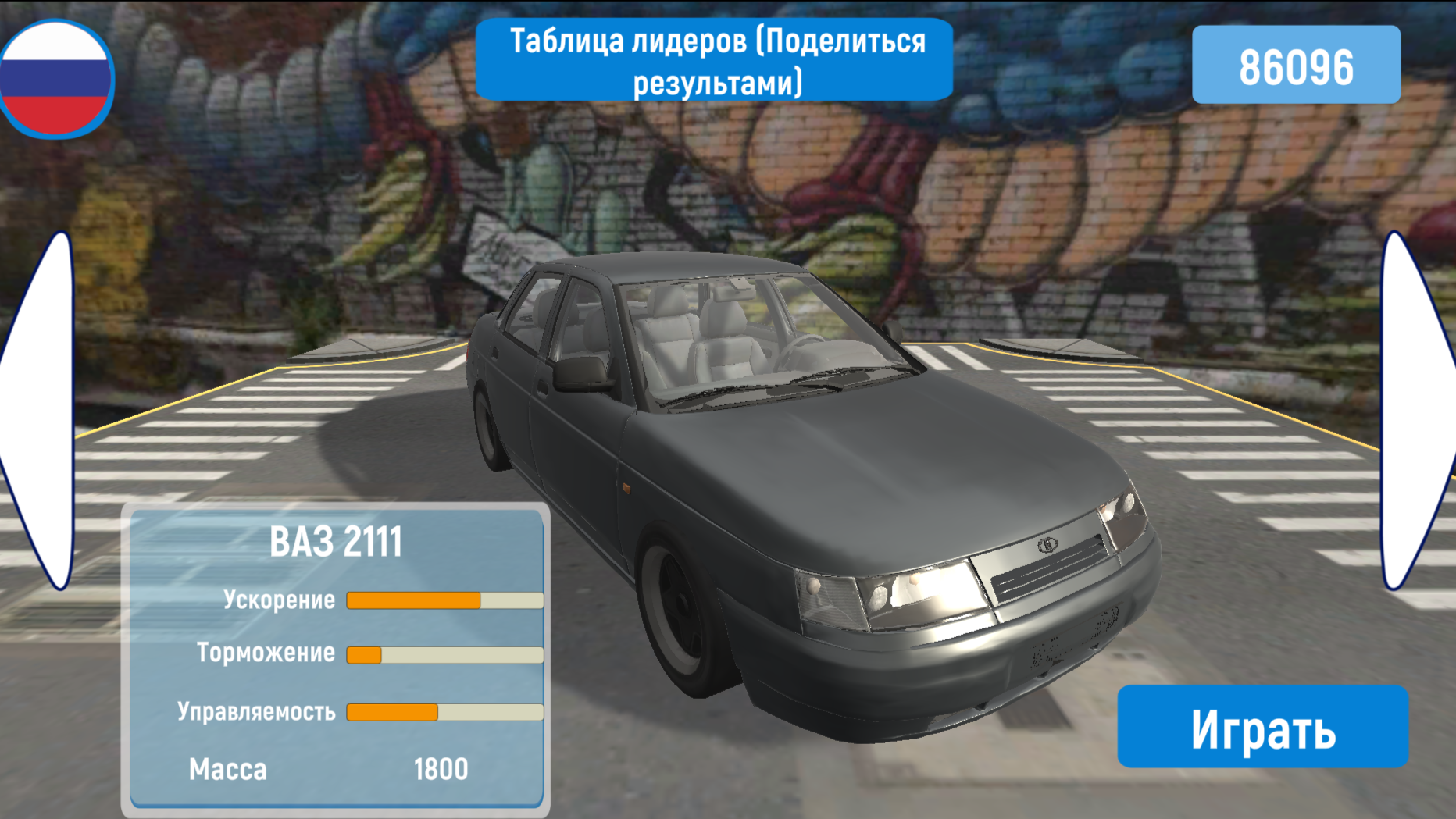Click the Russian flag to change language
The height and width of the screenshot is (819, 1456).
(55, 76)
